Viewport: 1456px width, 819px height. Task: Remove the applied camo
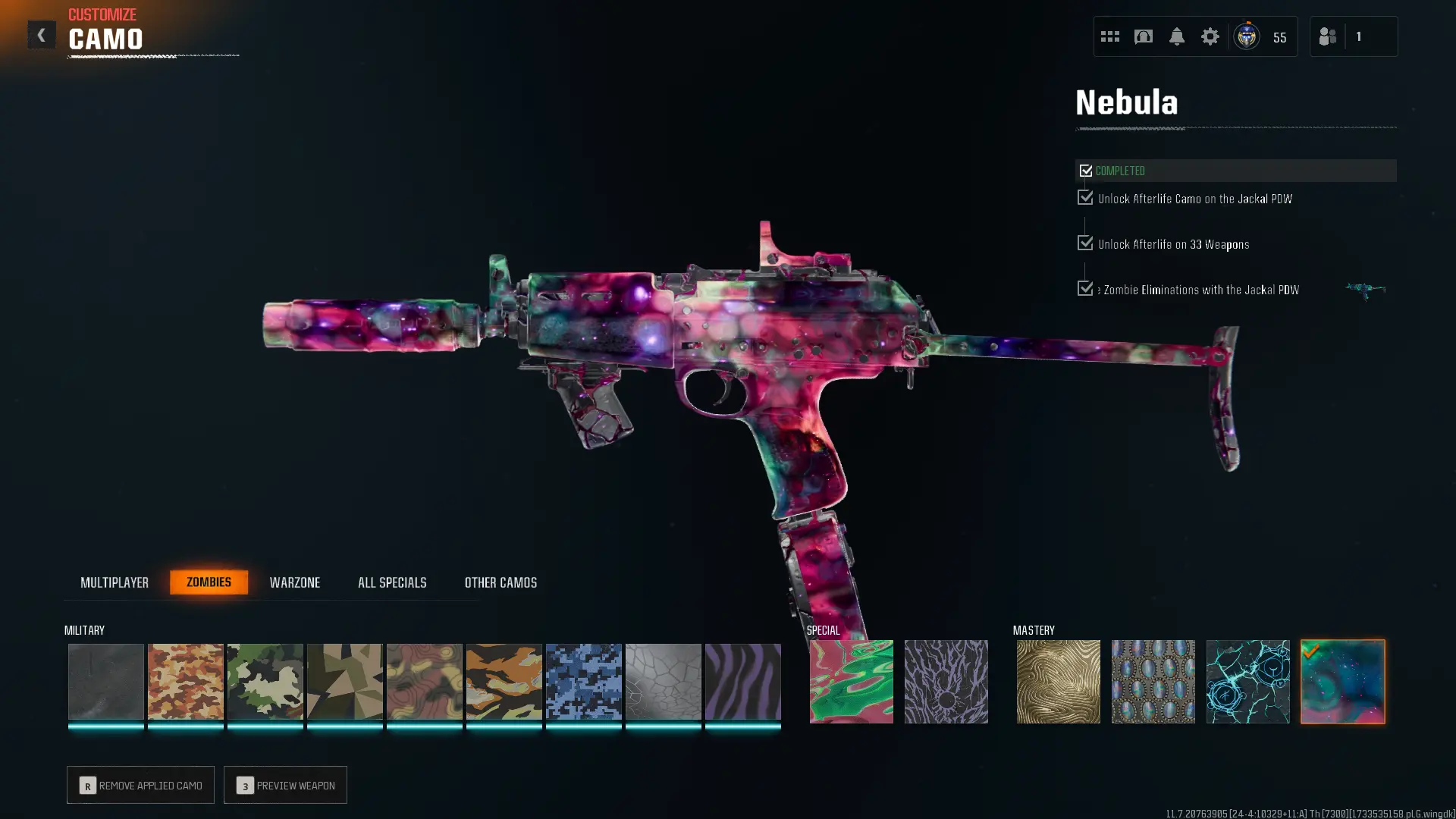140,785
